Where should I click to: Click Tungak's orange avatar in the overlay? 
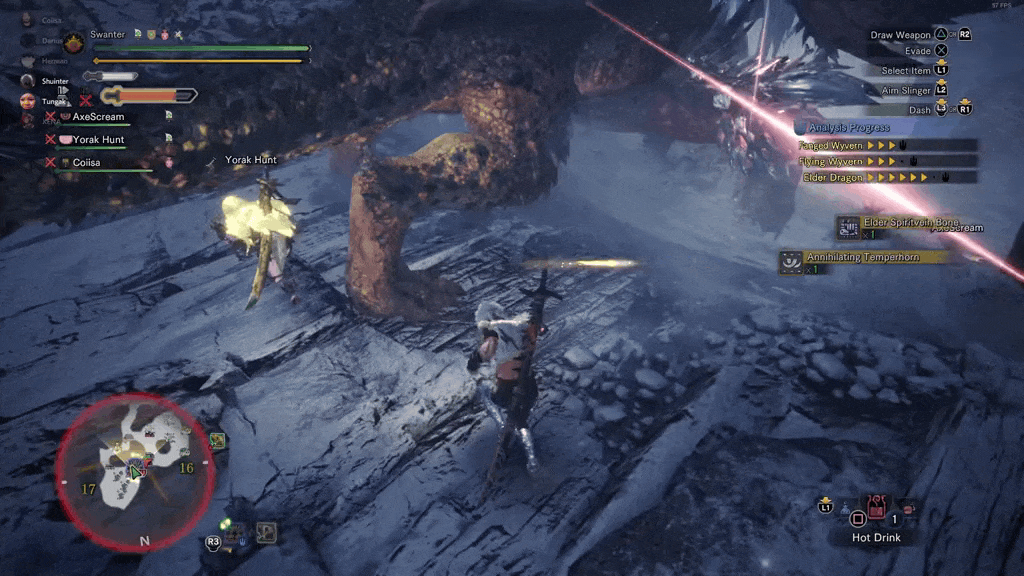point(27,101)
